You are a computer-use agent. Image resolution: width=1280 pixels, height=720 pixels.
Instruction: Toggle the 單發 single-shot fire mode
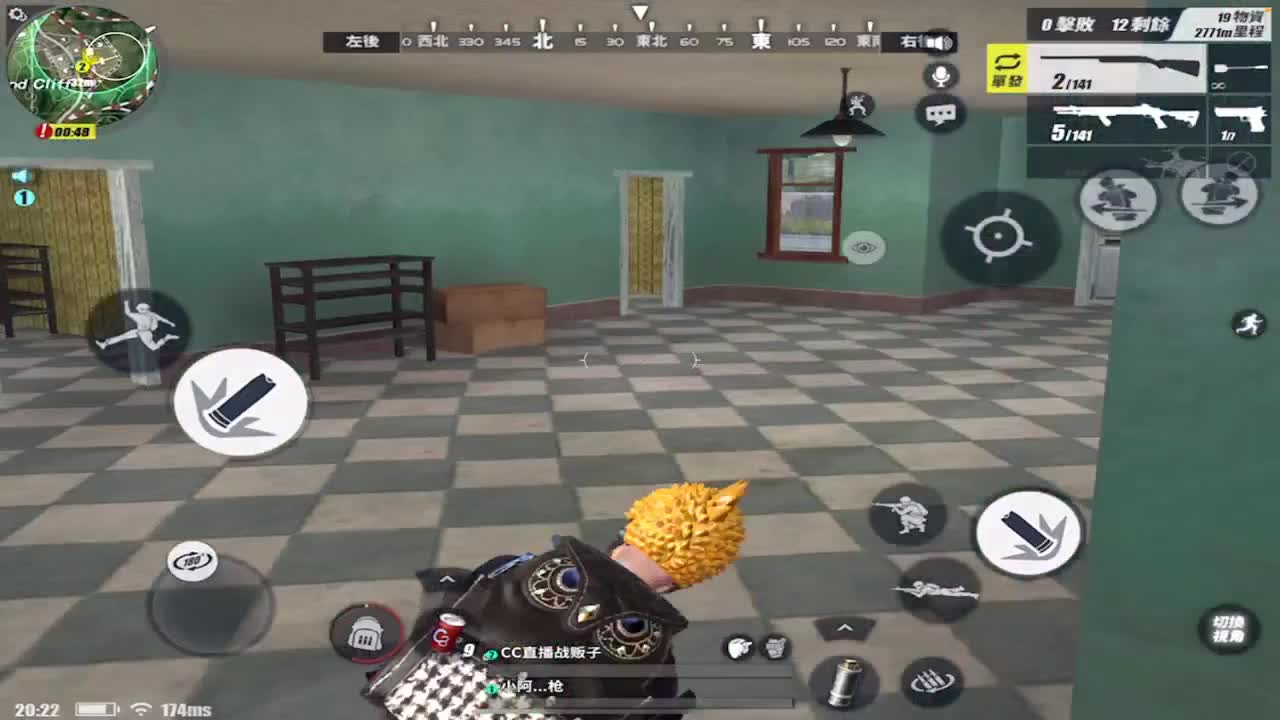click(1005, 73)
